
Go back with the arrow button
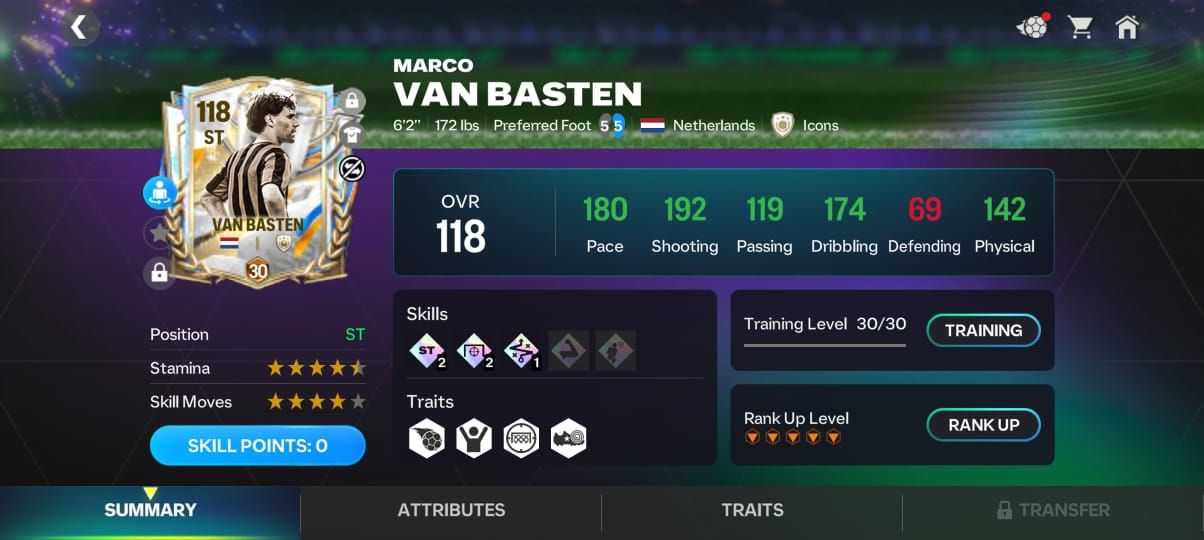click(x=78, y=27)
